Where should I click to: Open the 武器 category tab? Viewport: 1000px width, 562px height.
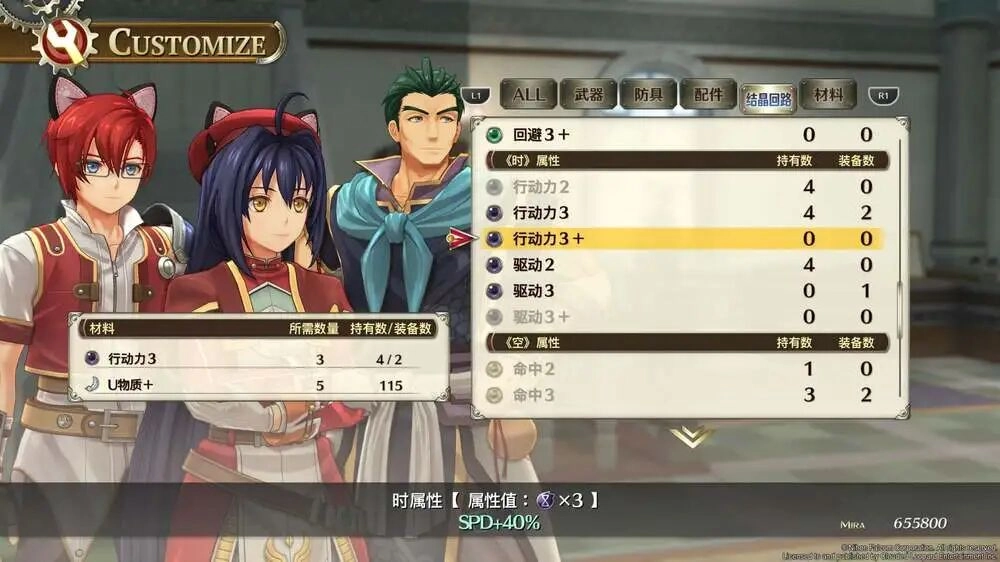tap(588, 95)
